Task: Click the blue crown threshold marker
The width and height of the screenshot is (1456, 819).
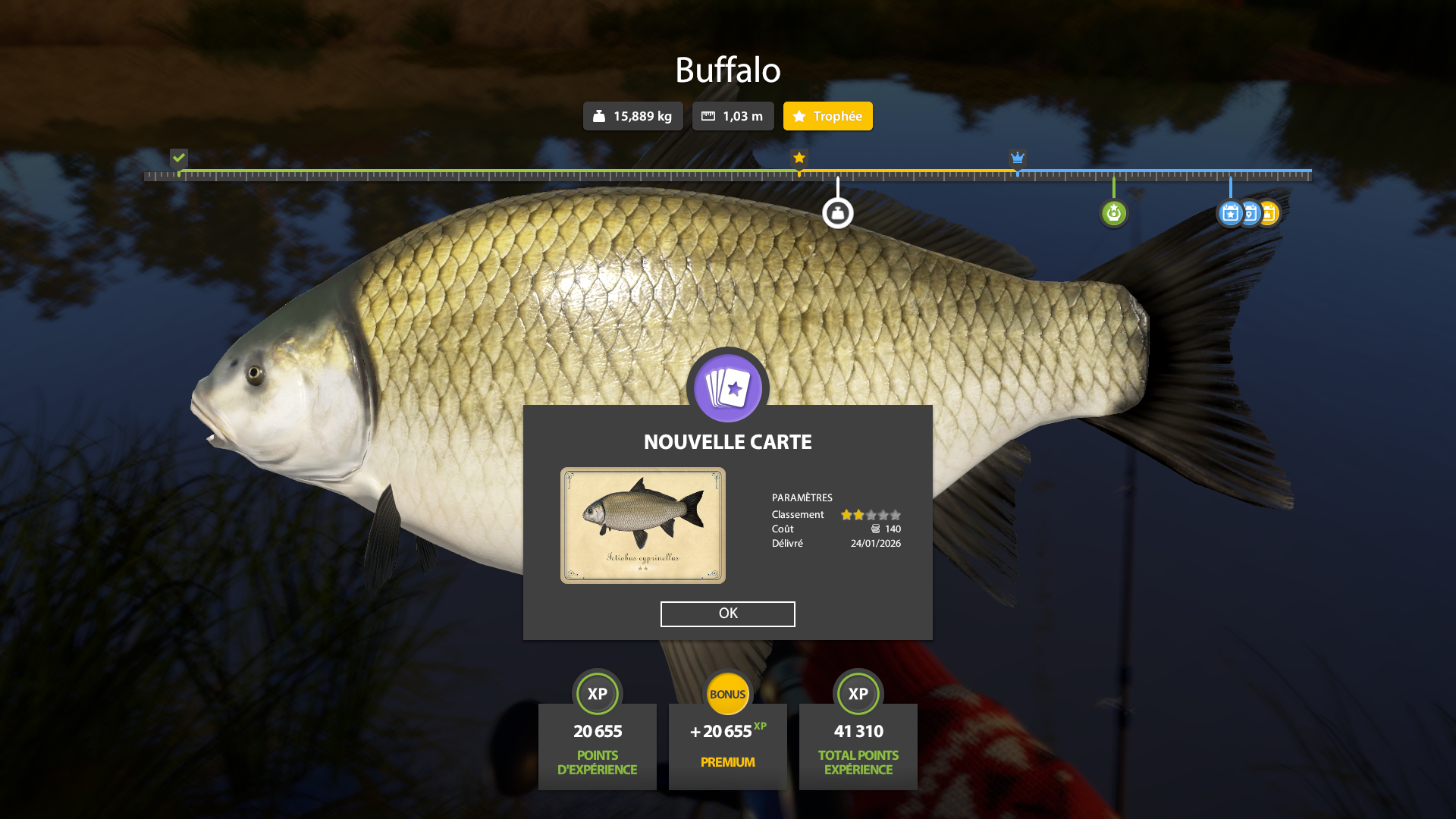Action: (x=1017, y=158)
